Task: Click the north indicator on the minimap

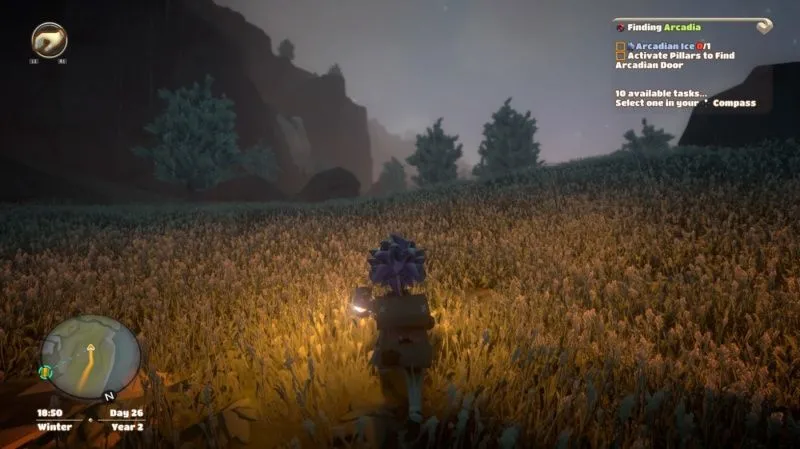Action: point(108,396)
